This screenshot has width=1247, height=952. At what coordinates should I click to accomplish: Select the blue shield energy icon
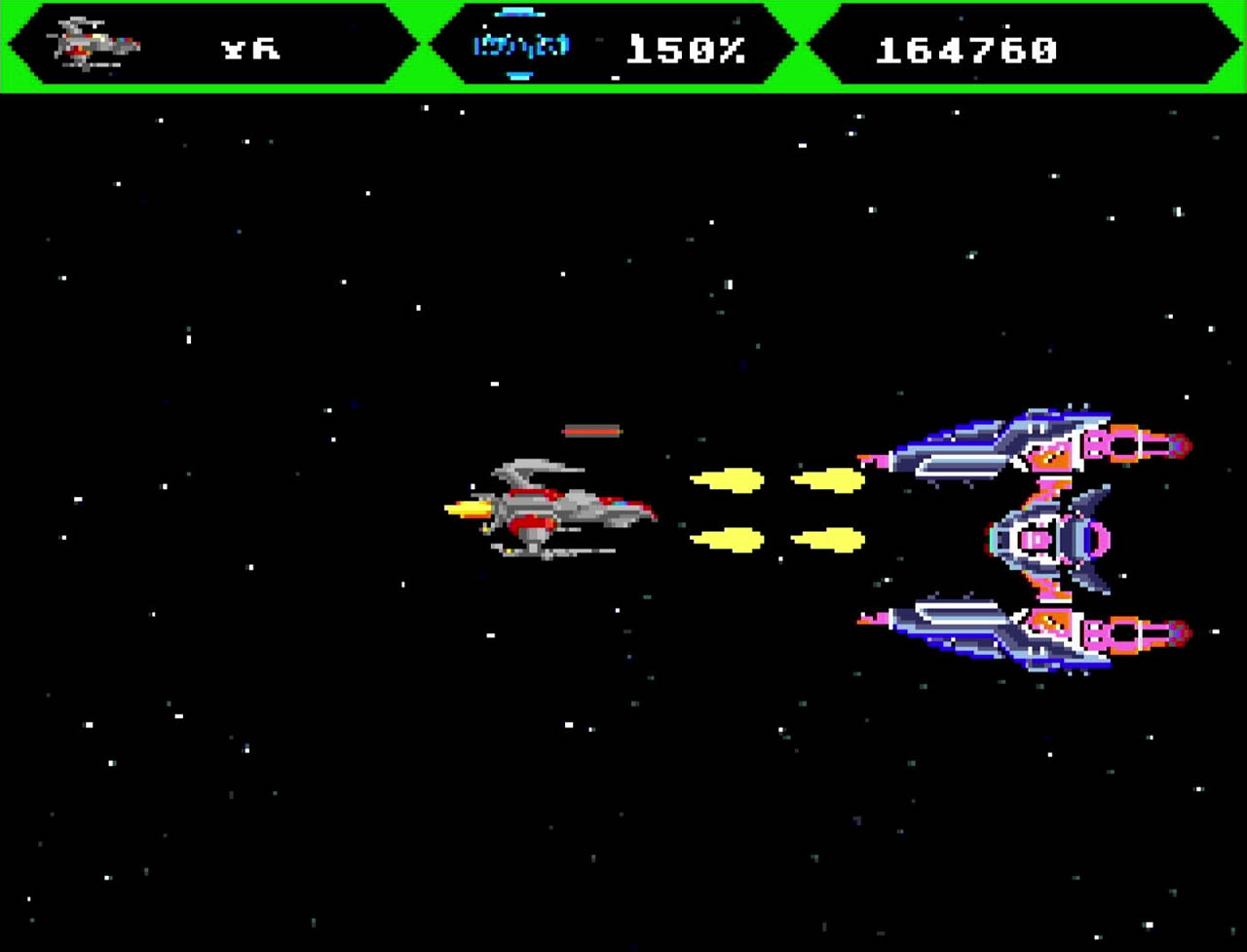(520, 45)
